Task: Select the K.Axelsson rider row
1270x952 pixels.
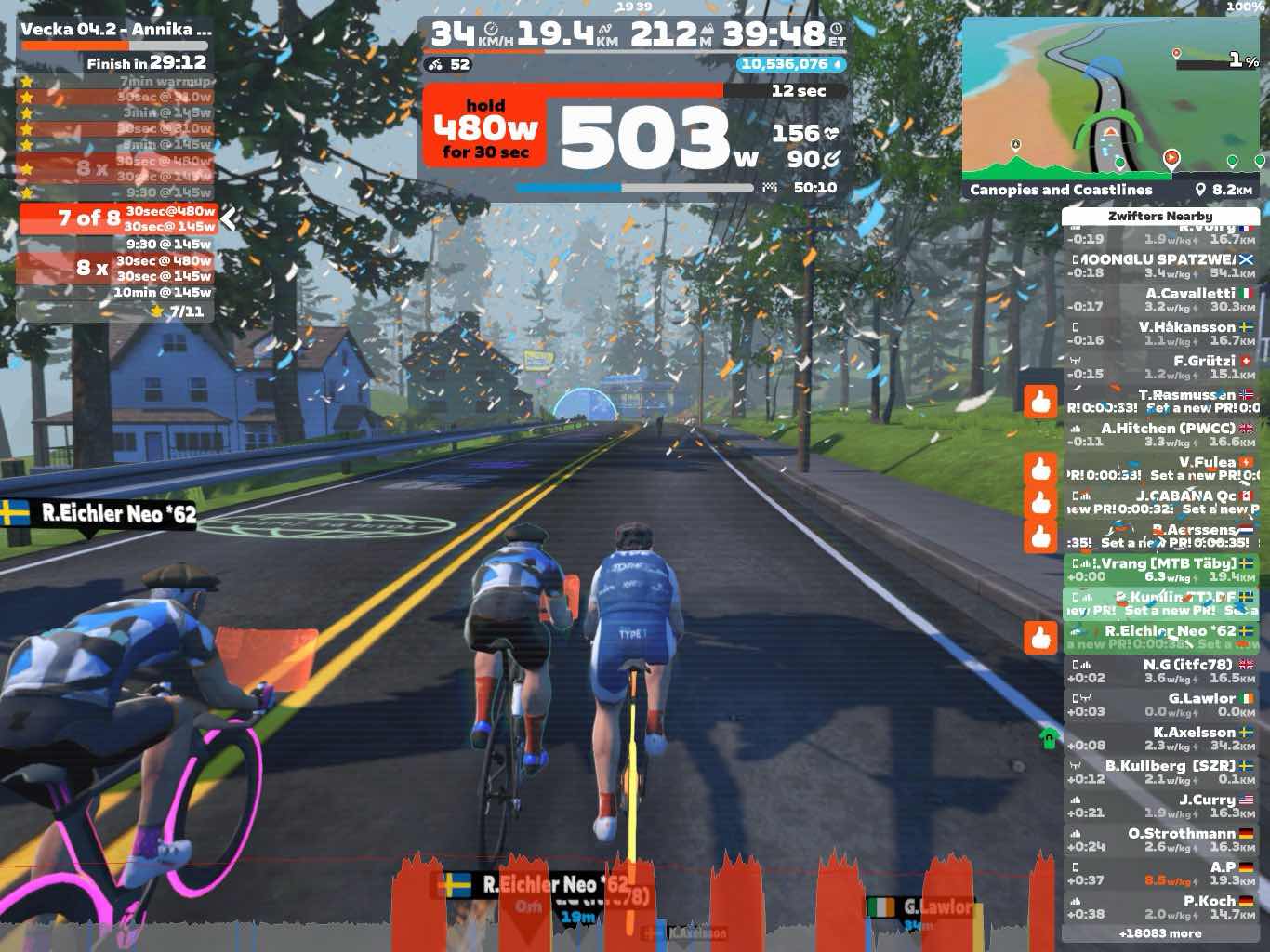Action: tap(1160, 738)
